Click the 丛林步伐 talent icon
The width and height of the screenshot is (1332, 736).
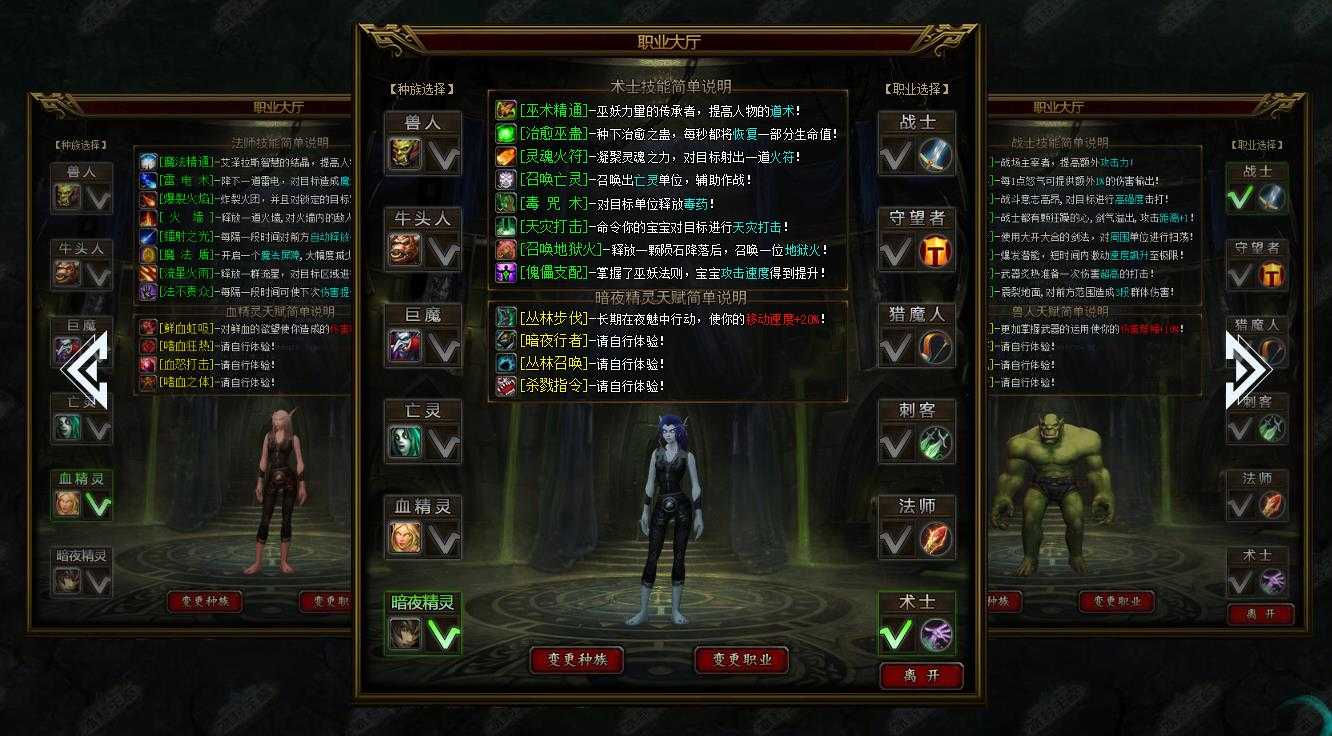[x=506, y=317]
